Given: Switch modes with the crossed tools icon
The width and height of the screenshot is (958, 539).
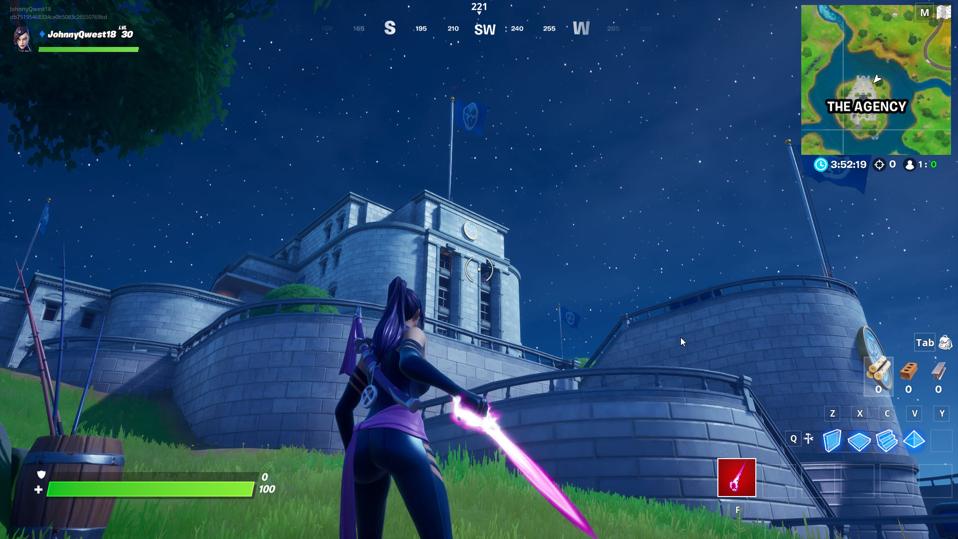Looking at the screenshot, I should (x=808, y=439).
